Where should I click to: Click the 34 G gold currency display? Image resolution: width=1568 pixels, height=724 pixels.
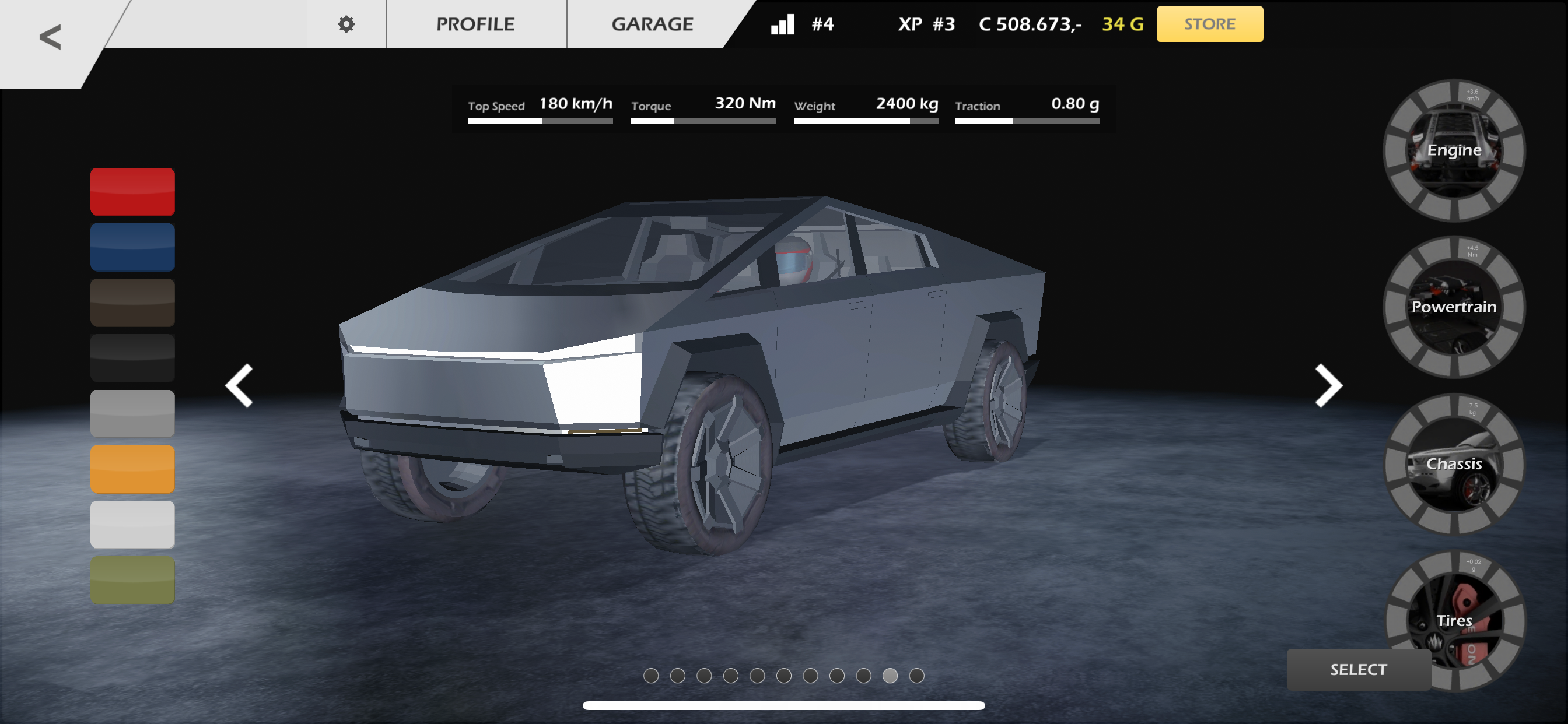pyautogui.click(x=1121, y=24)
